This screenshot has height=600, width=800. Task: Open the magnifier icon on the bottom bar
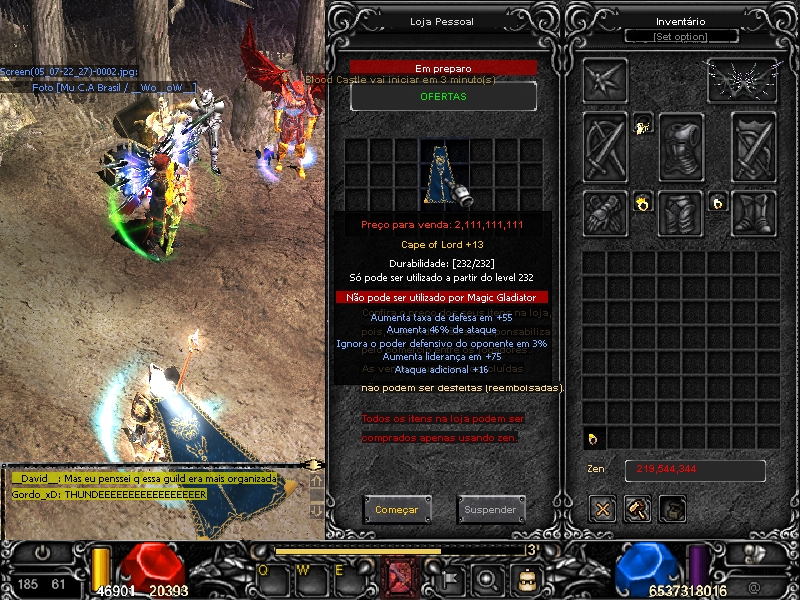[x=487, y=577]
